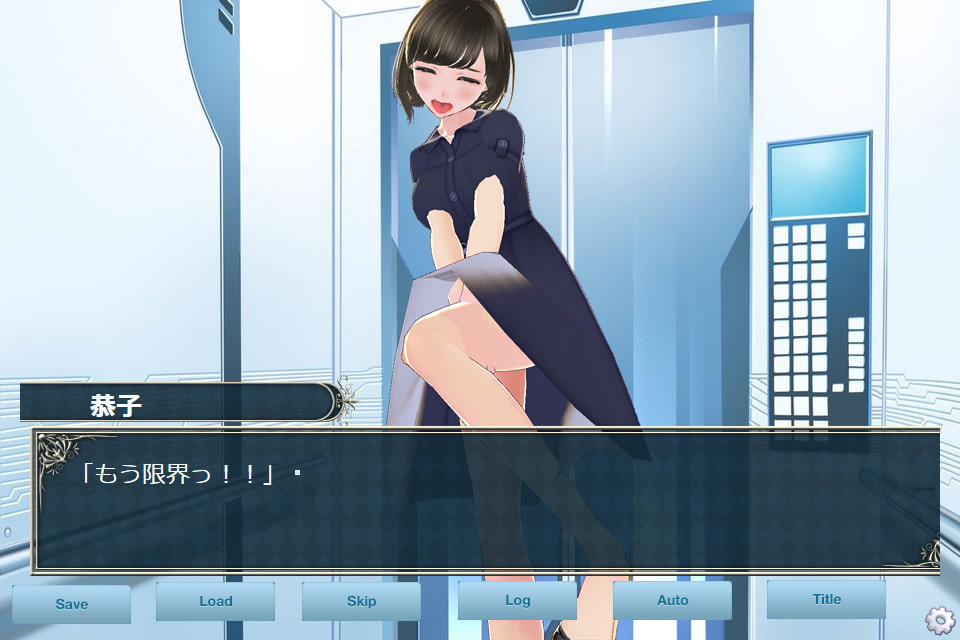Screen dimensions: 960x640
Task: Click the Save button
Action: [x=71, y=604]
